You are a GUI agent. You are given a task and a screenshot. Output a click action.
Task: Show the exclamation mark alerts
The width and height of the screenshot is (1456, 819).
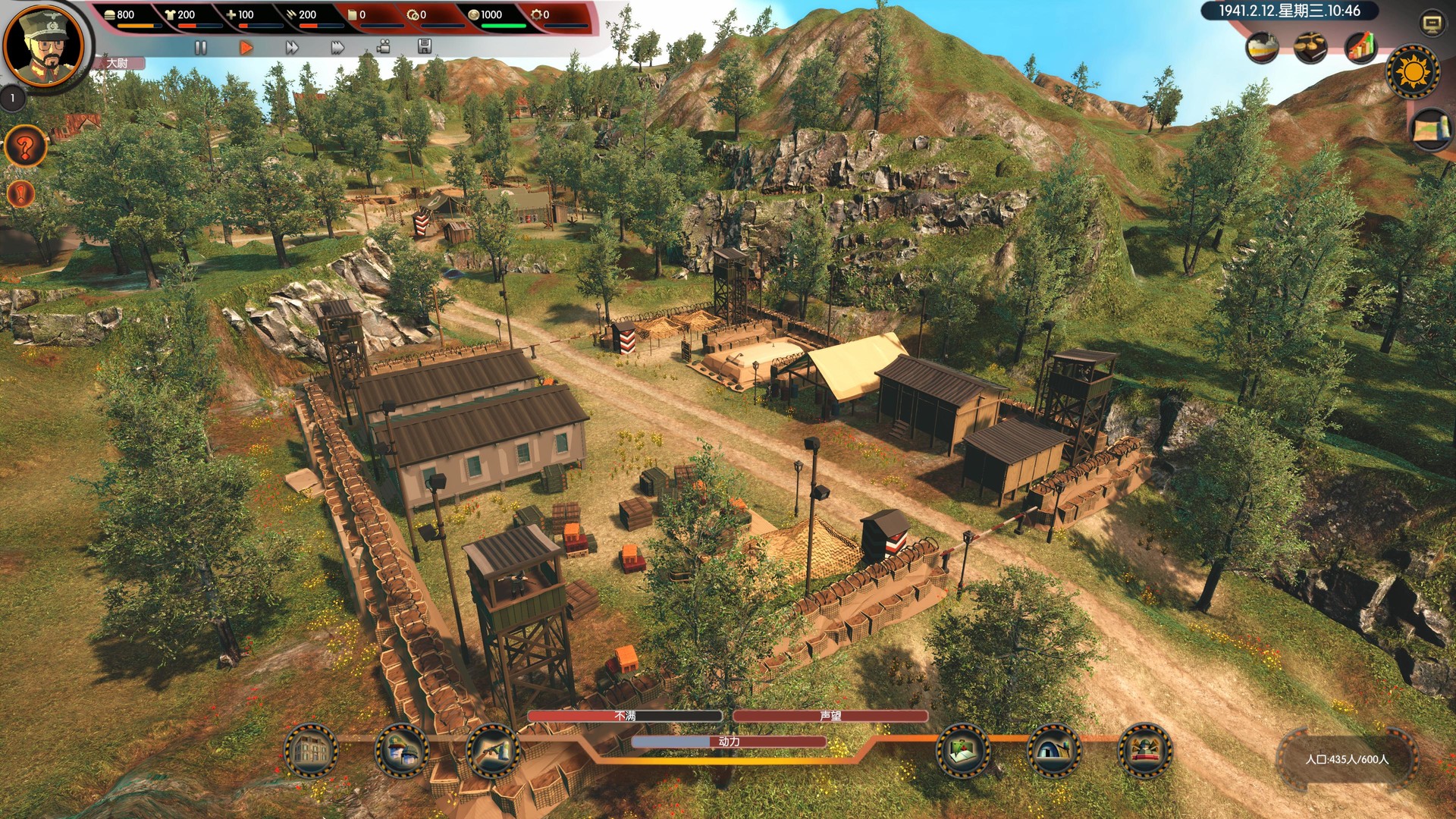tap(21, 194)
